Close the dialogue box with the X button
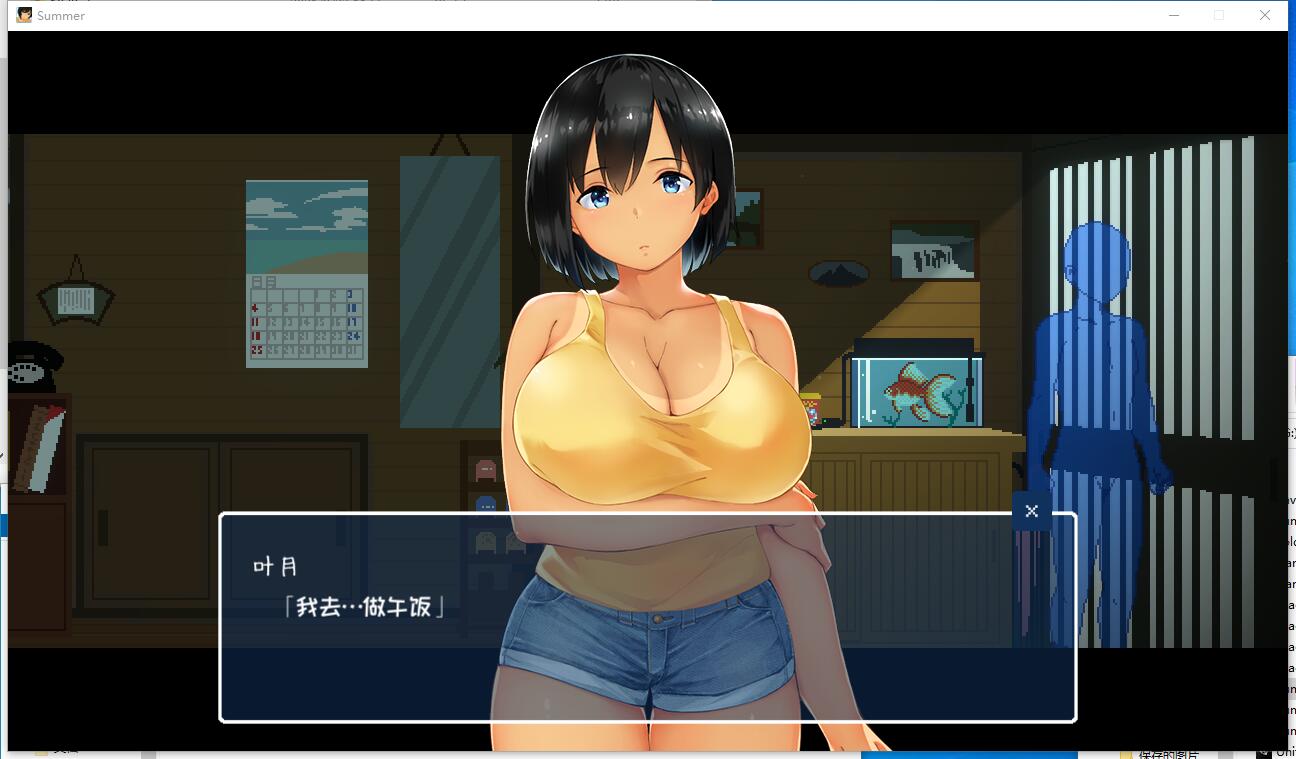 [1031, 511]
